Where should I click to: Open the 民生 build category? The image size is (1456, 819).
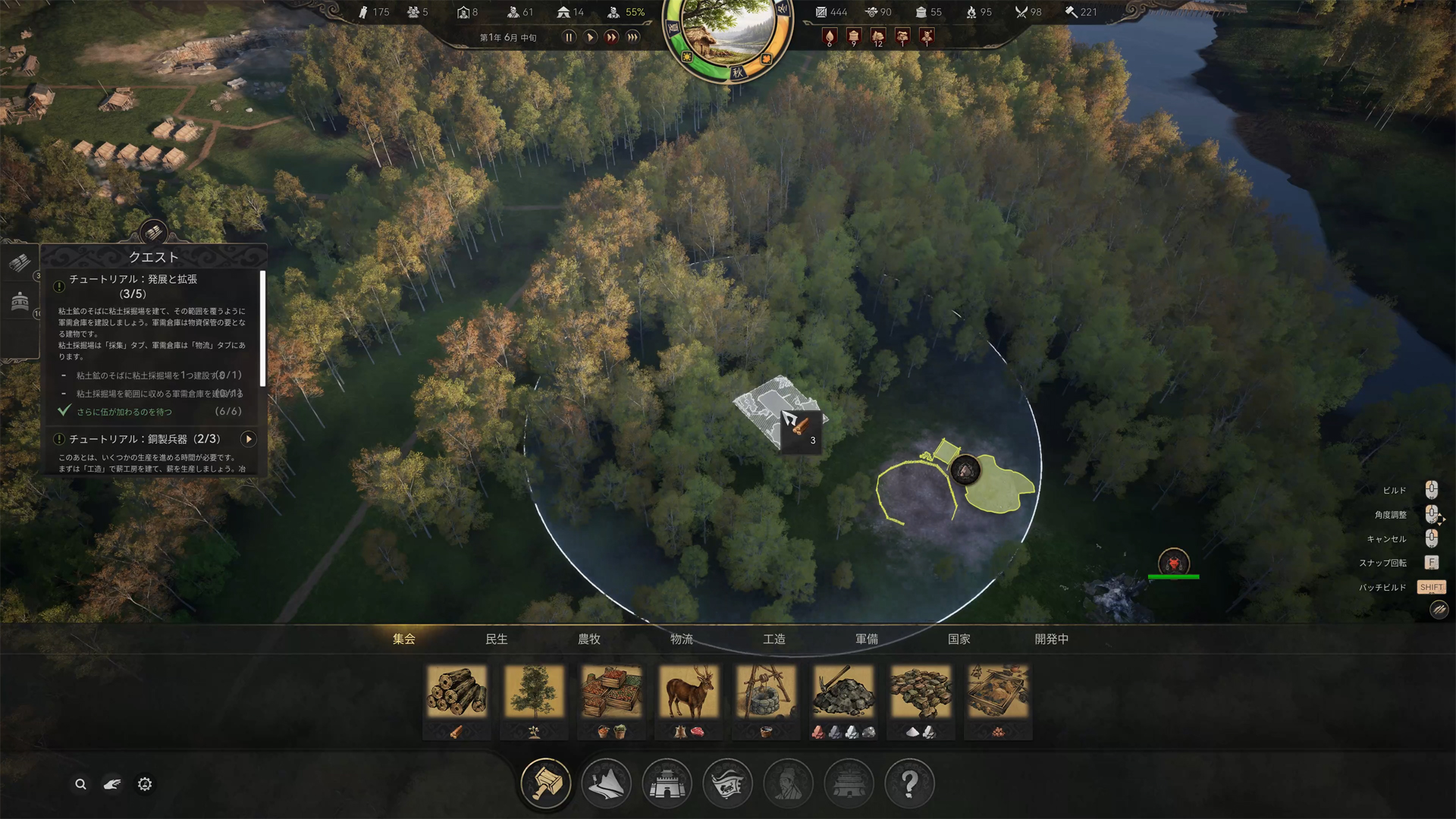(497, 639)
